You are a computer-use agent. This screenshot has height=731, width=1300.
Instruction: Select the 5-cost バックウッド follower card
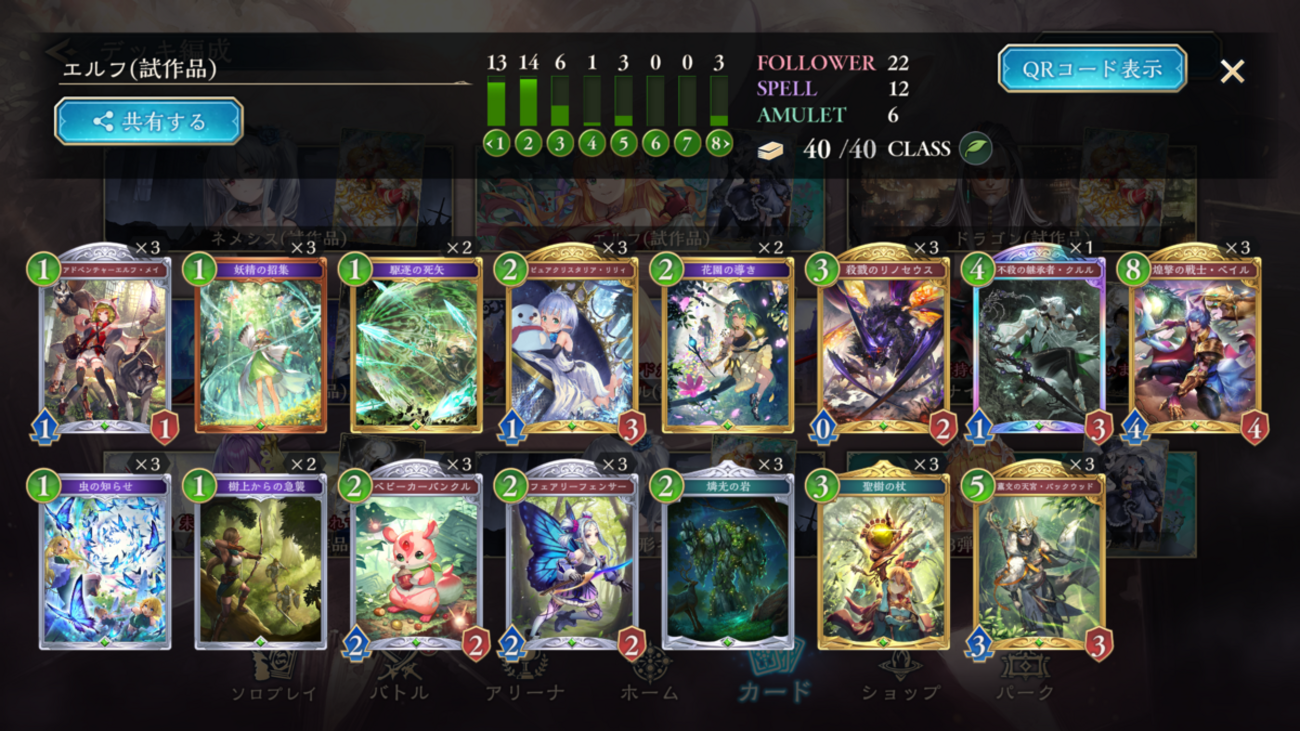coord(1039,562)
